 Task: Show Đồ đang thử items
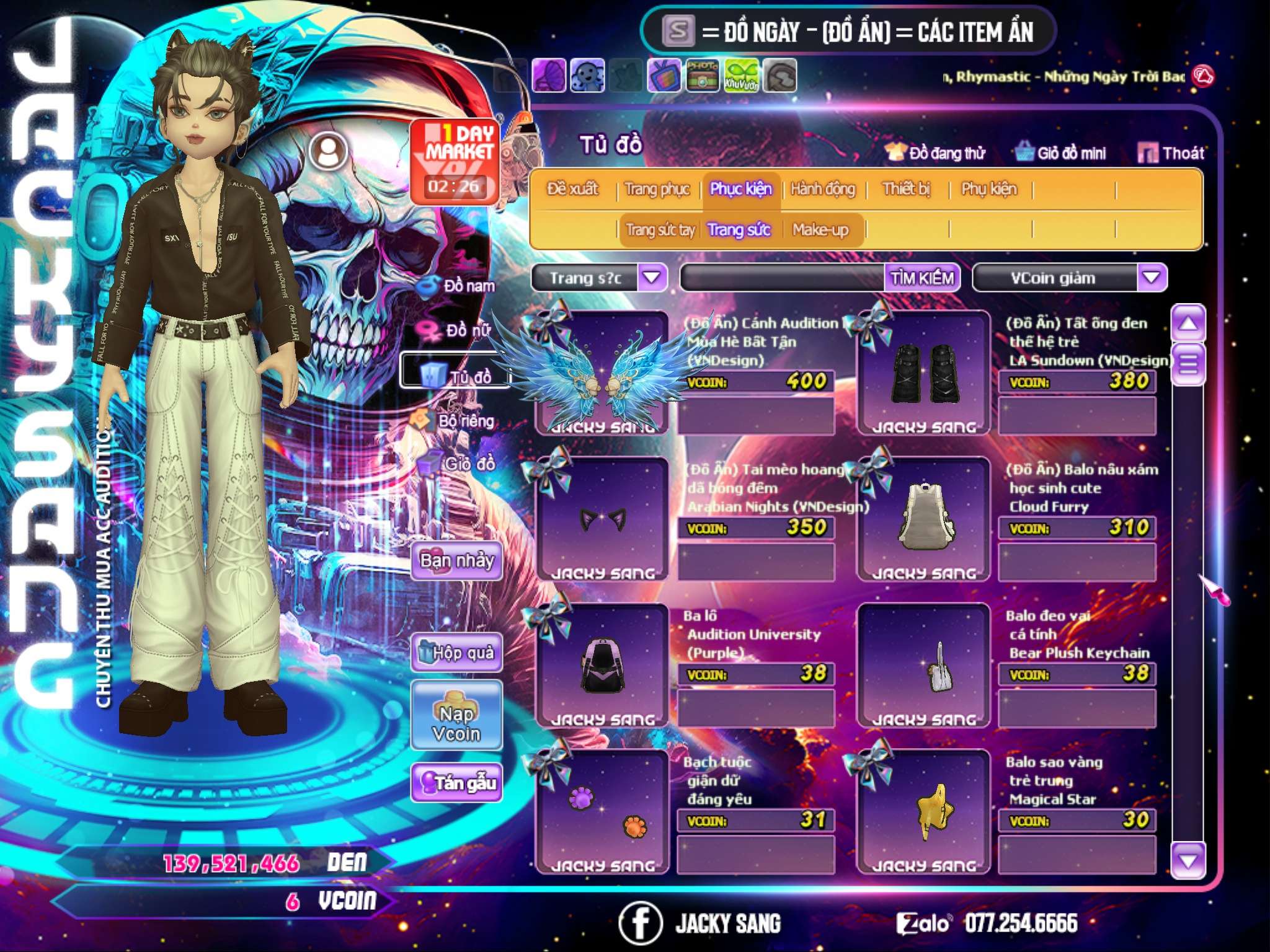pos(936,152)
